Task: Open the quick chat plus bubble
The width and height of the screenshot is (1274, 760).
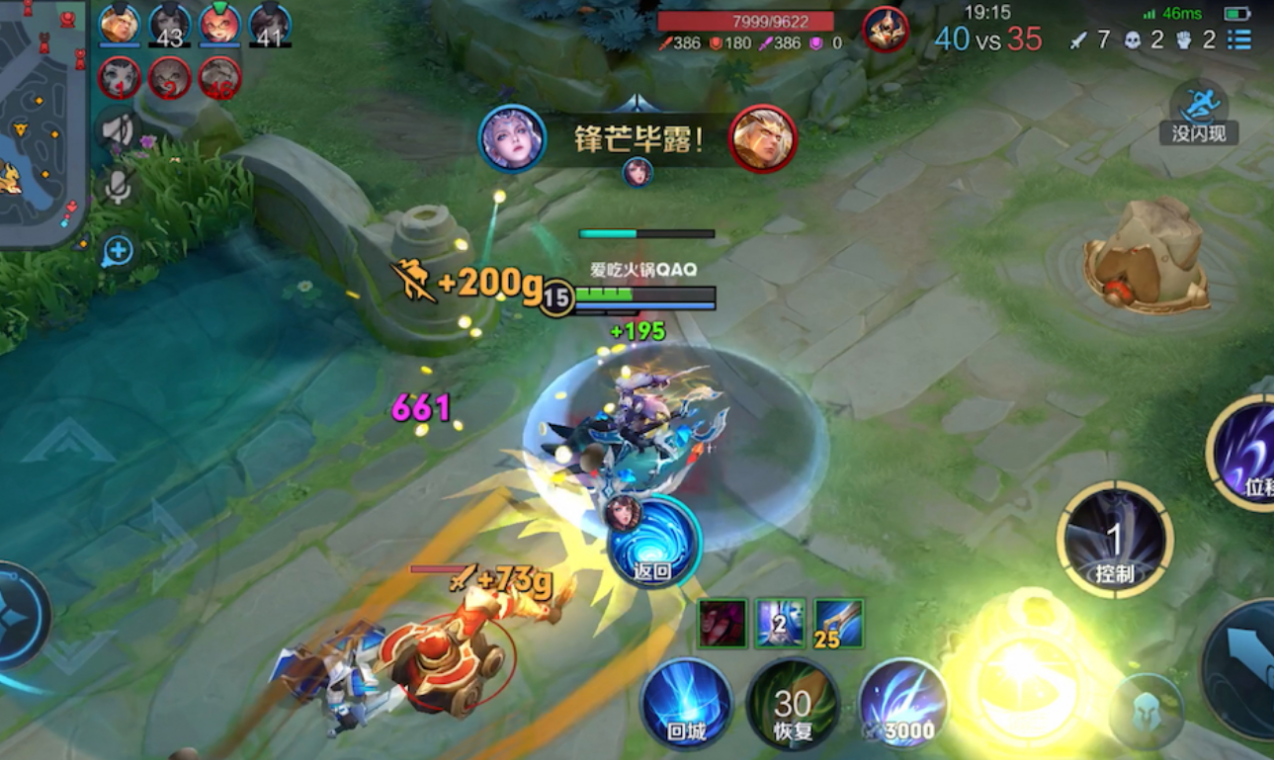Action: coord(118,251)
